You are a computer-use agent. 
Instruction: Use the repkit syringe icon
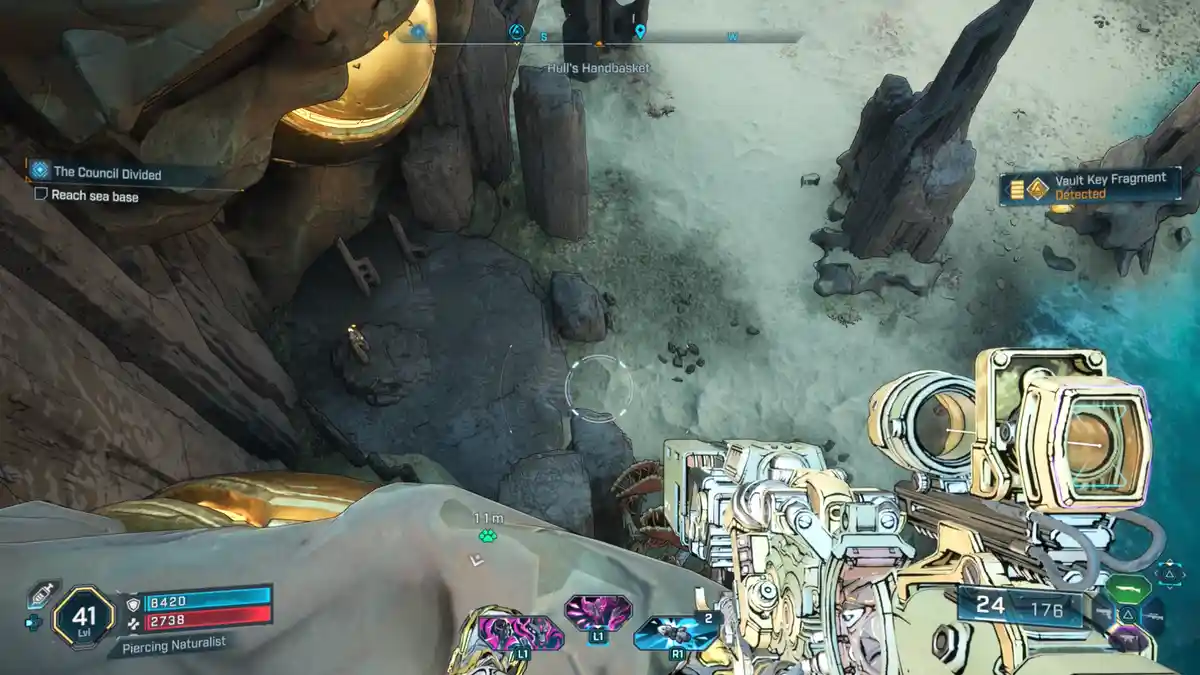coord(40,596)
